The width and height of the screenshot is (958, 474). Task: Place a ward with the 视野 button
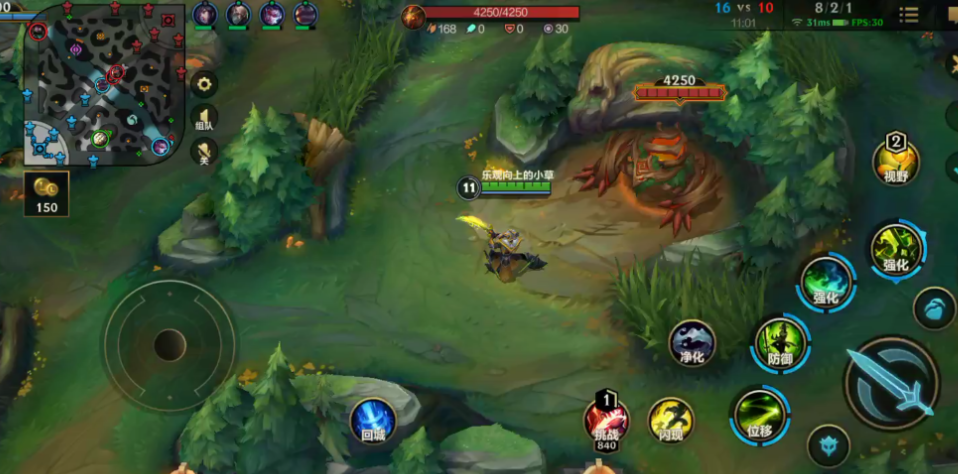(895, 160)
